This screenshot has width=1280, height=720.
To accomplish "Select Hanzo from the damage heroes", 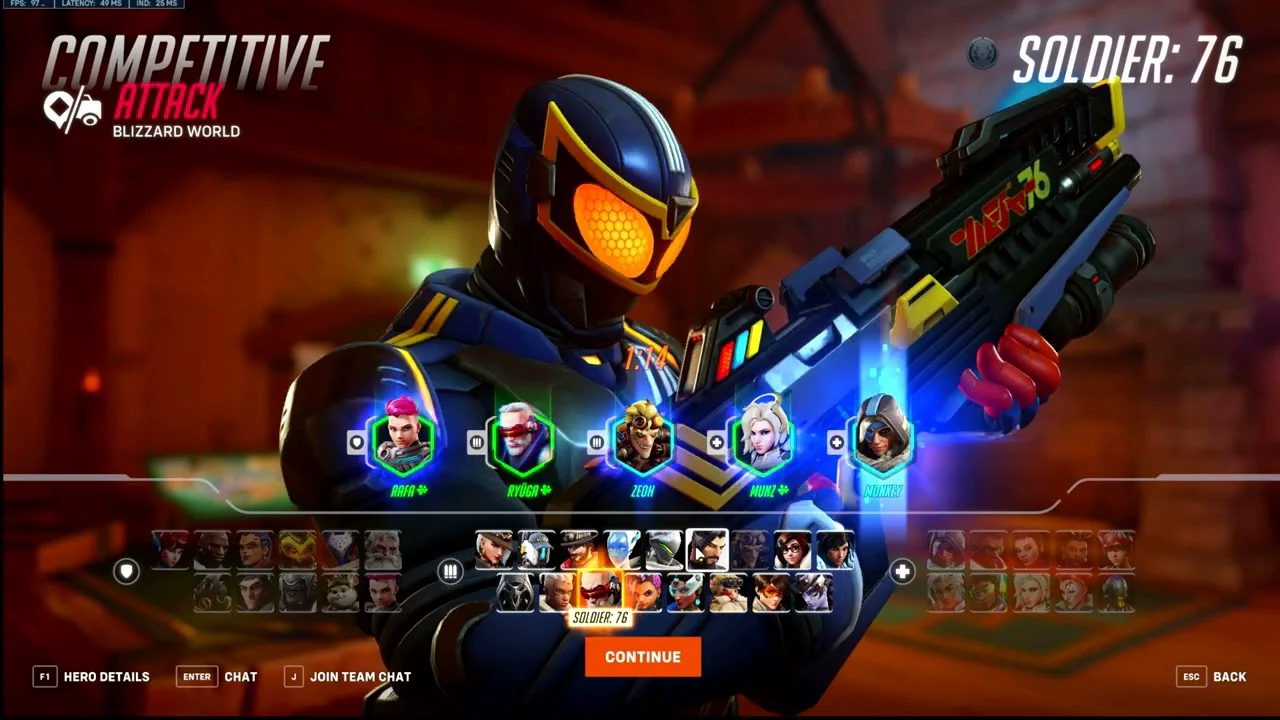I will [x=707, y=550].
